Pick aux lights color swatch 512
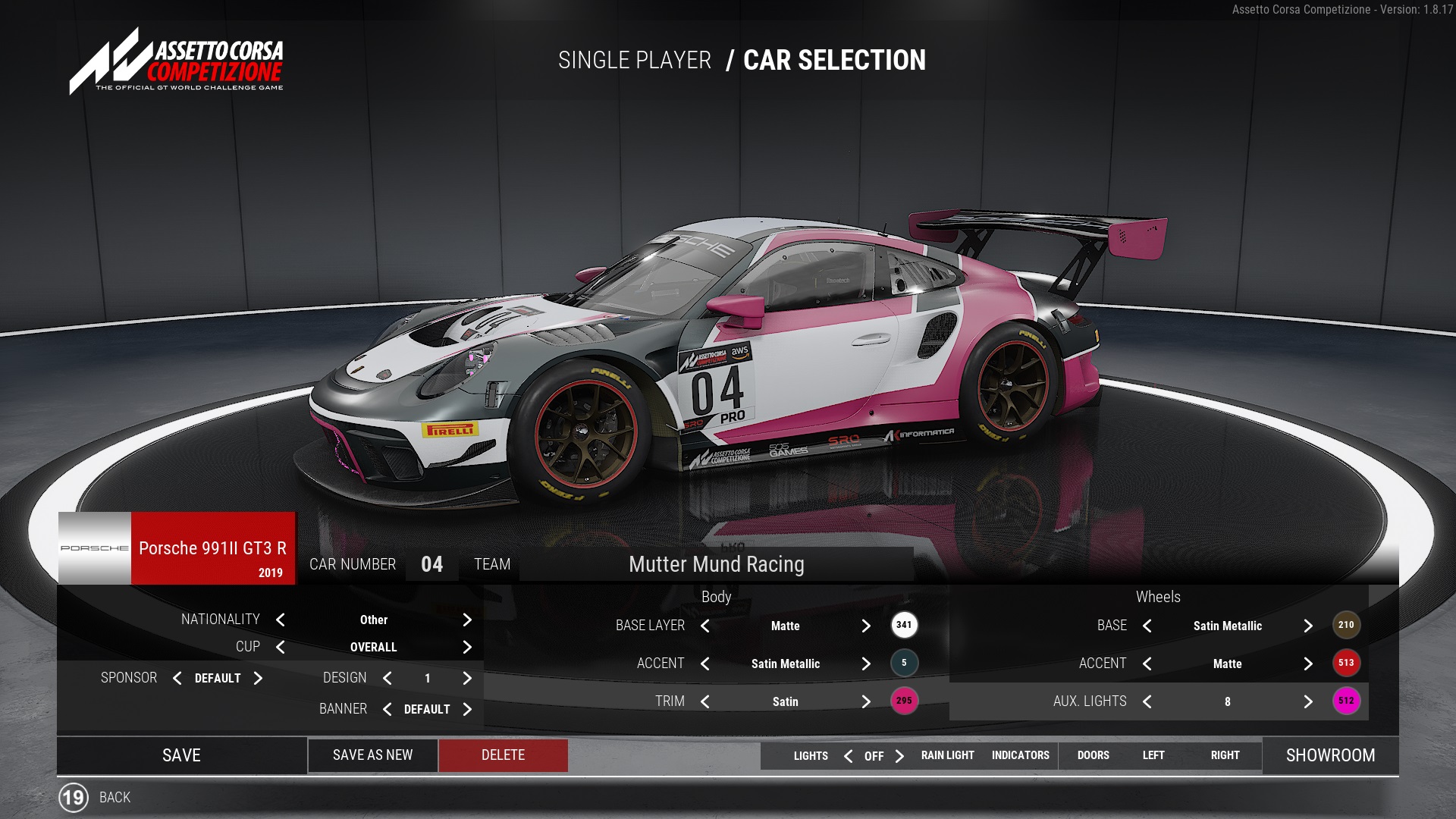This screenshot has width=1456, height=819. (1346, 701)
